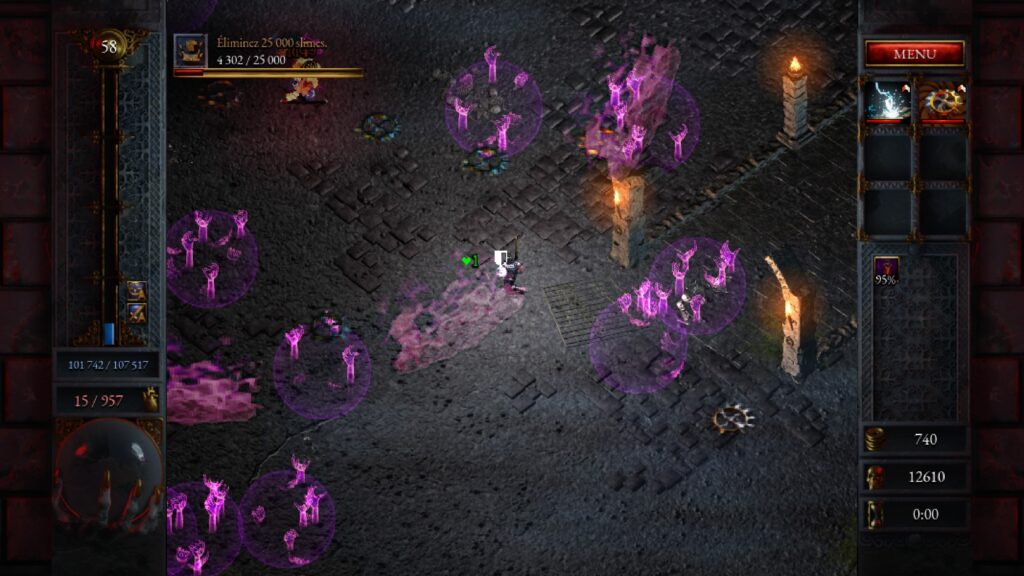Screen dimensions: 1024x576
Task: Click the upper small icon beside the experience bar
Action: (136, 290)
